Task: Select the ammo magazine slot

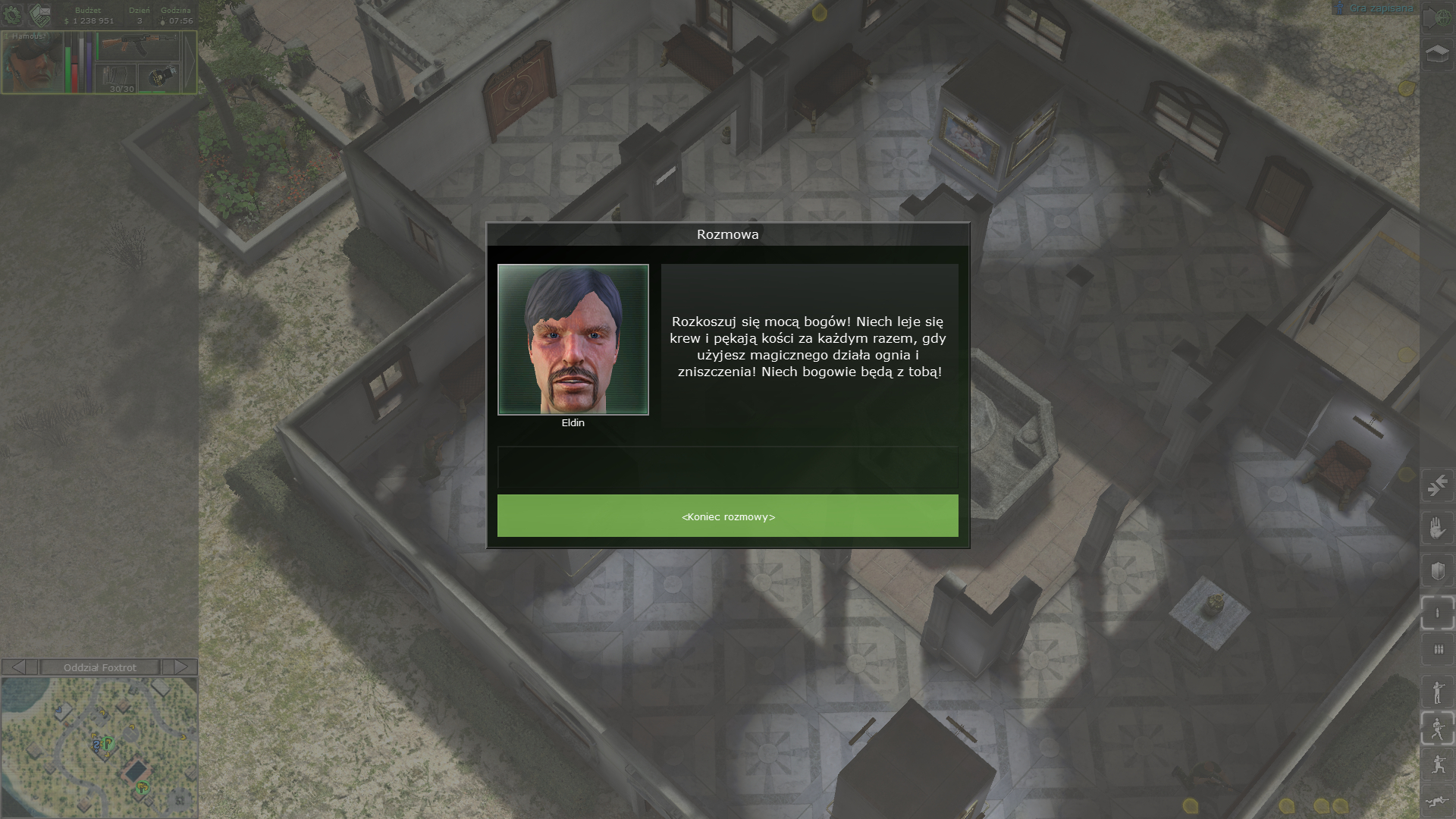Action: point(116,77)
